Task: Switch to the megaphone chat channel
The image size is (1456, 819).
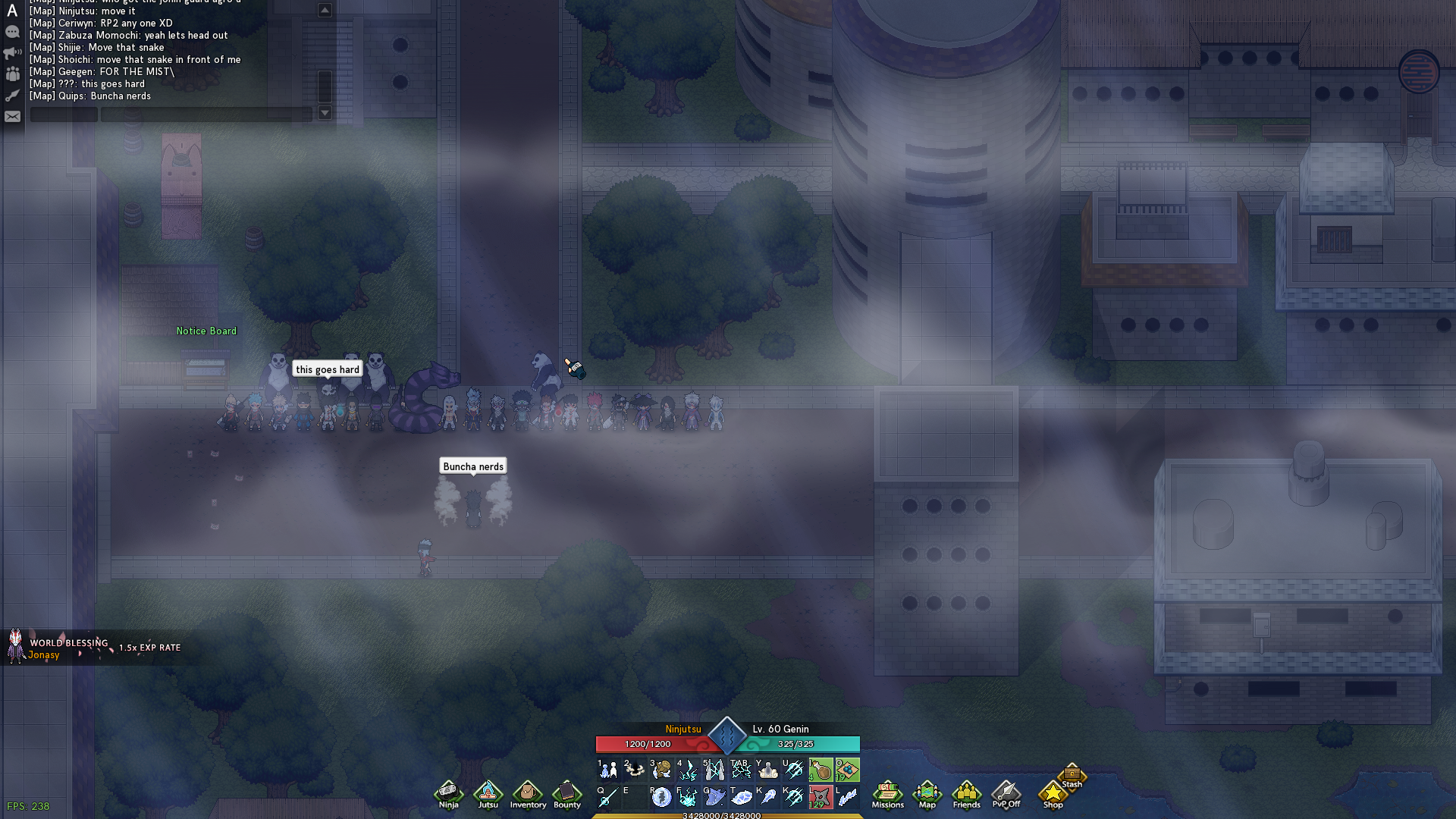Action: point(12,53)
